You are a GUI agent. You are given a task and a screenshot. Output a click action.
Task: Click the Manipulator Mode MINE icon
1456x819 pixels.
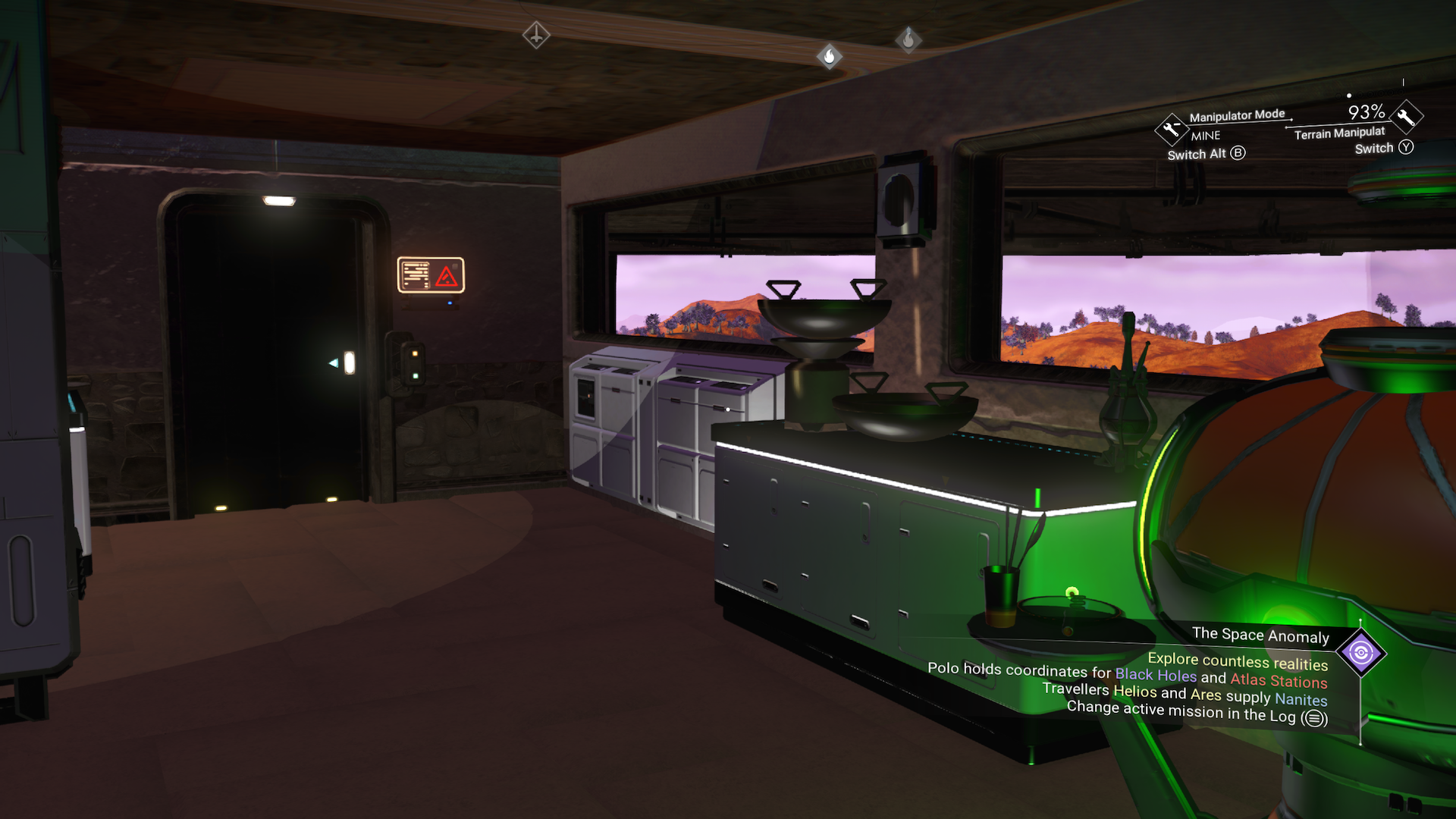pos(1171,129)
